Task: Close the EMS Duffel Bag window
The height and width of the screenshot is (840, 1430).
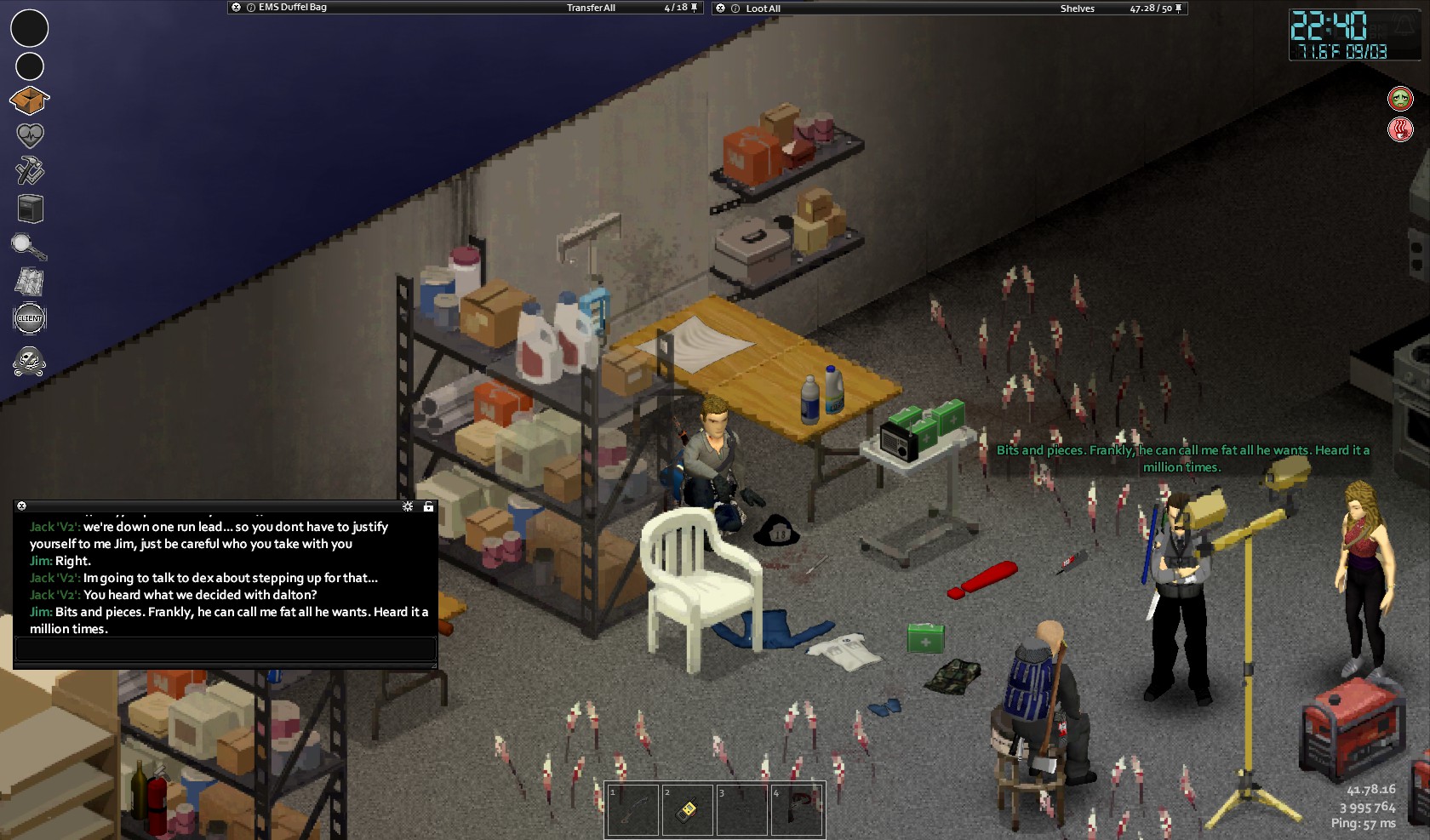Action: coord(237,8)
